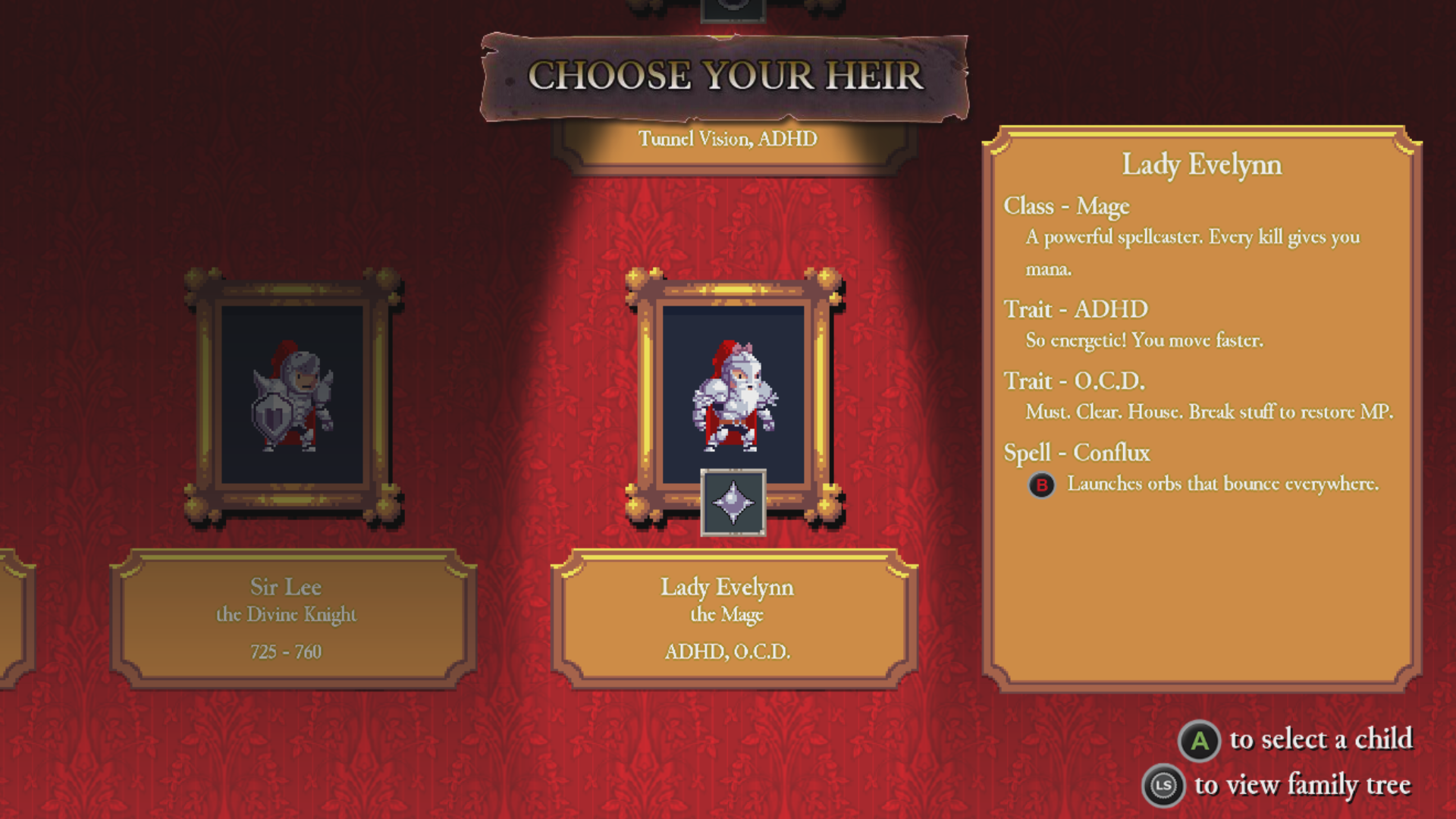The width and height of the screenshot is (1456, 819).
Task: Select Lady Evelynn's portrait
Action: pyautogui.click(x=733, y=393)
